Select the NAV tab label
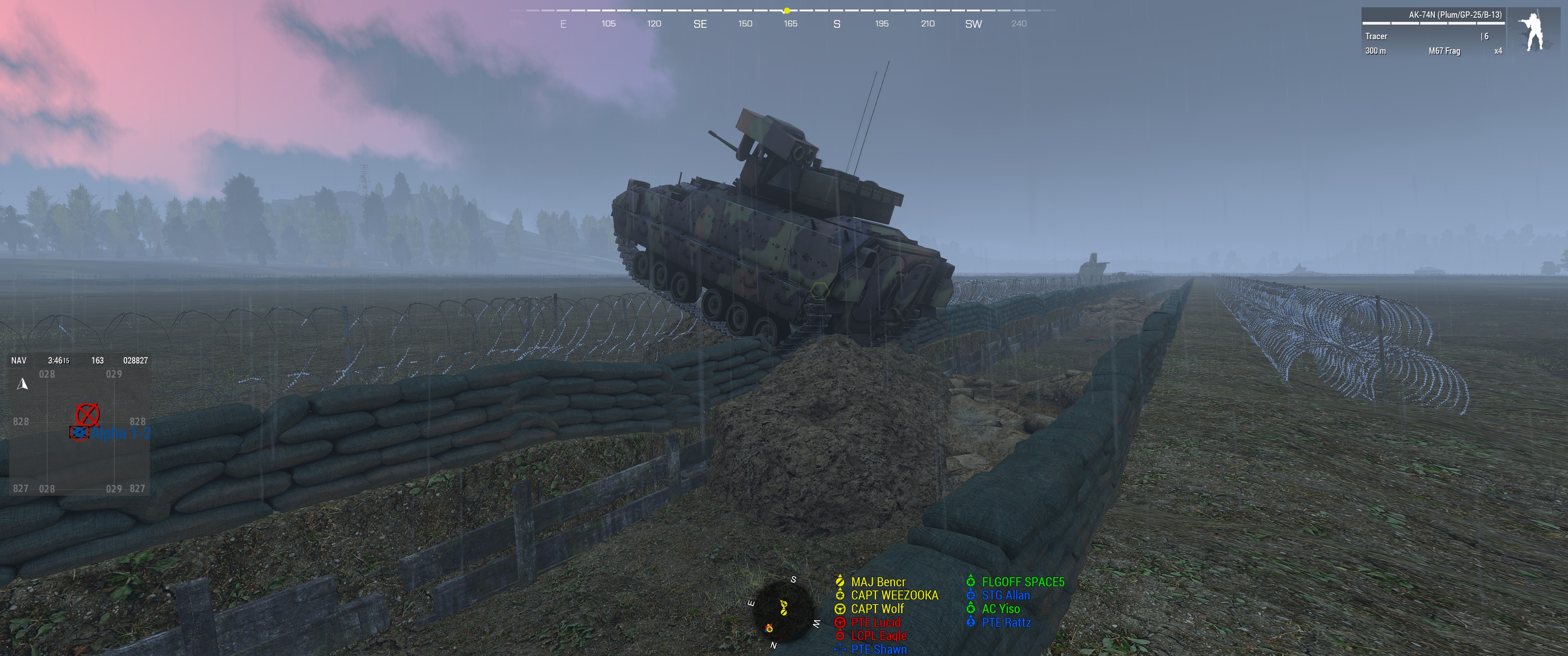The image size is (1568, 656). pos(18,360)
